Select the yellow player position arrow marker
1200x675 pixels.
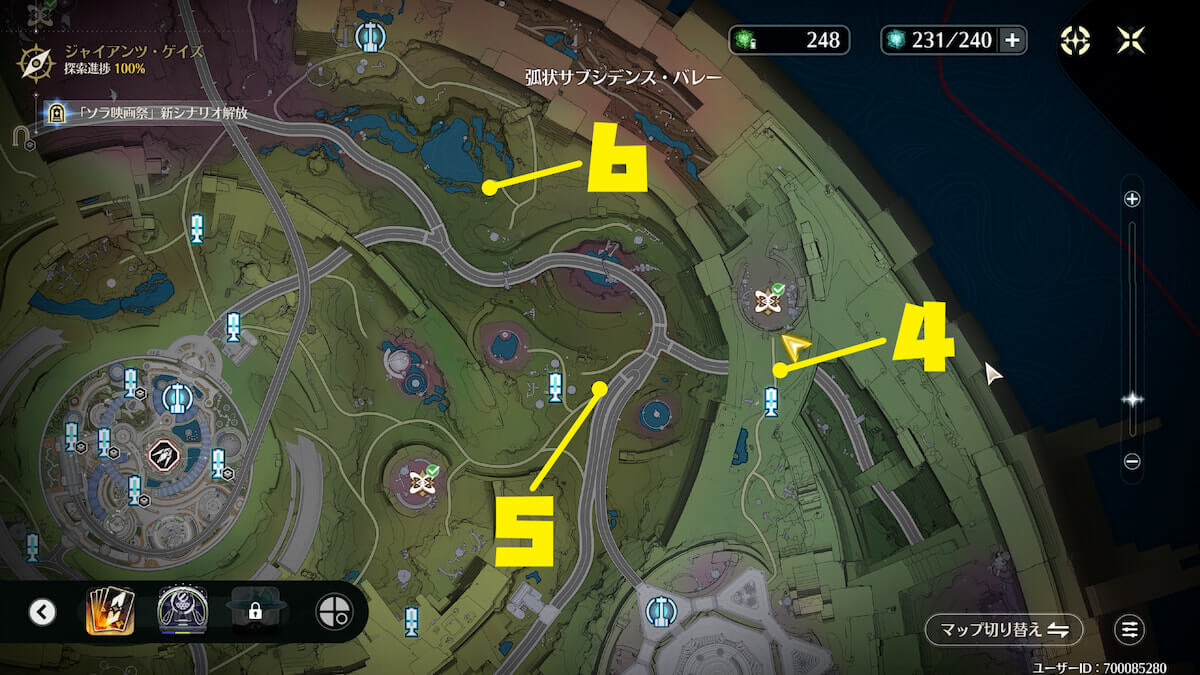pyautogui.click(x=795, y=347)
